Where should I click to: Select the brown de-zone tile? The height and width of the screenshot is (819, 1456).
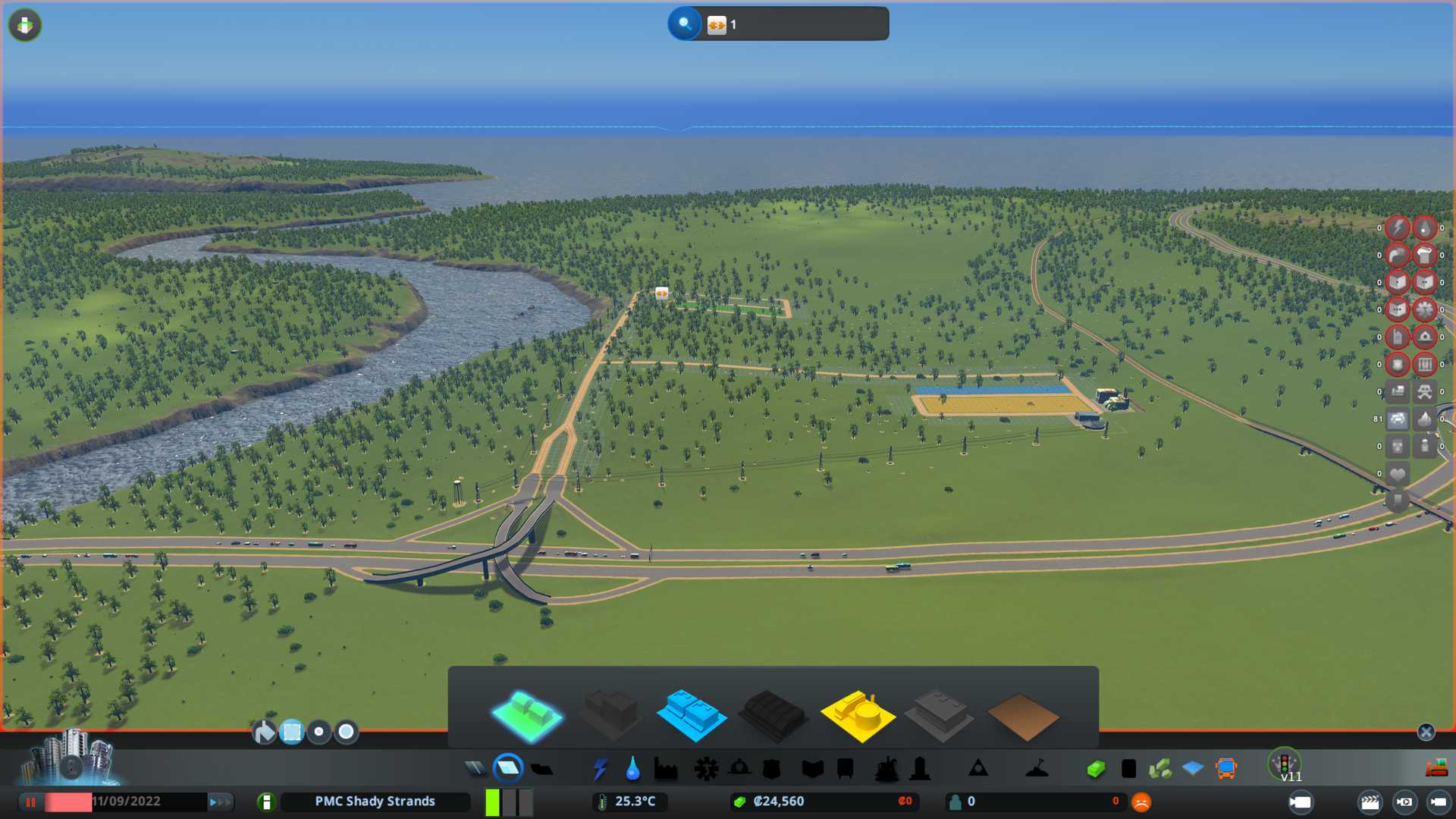click(x=1022, y=716)
